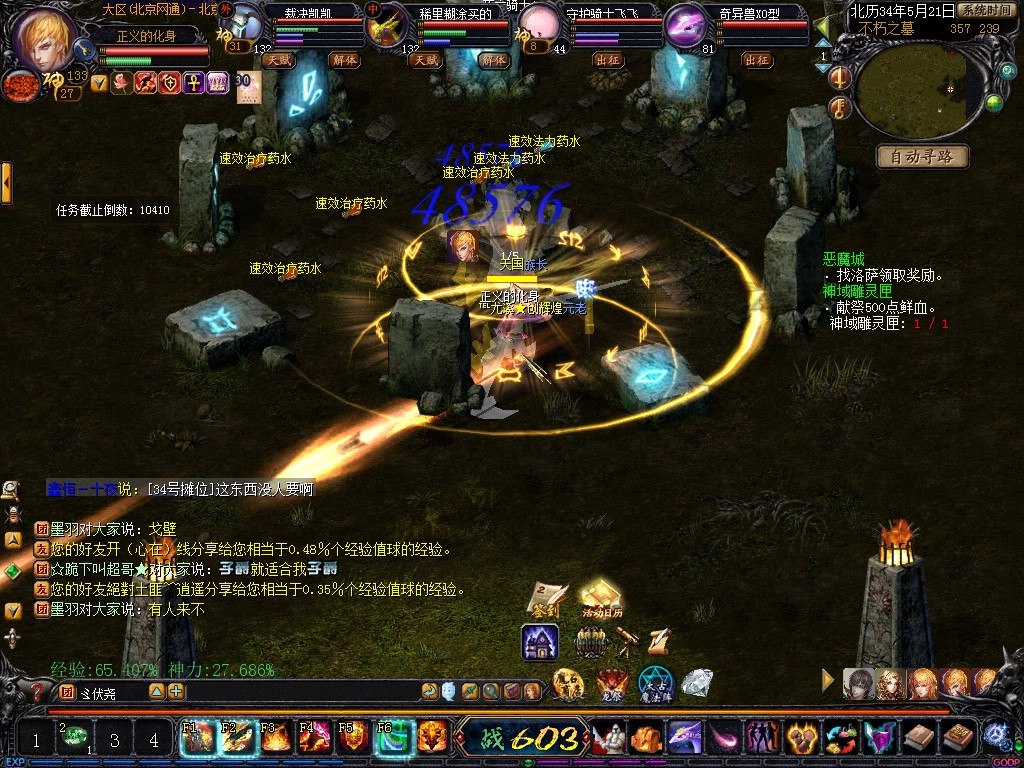Click 出征 under the 奇异兽X0型 pet
The height and width of the screenshot is (768, 1024).
coord(756,60)
